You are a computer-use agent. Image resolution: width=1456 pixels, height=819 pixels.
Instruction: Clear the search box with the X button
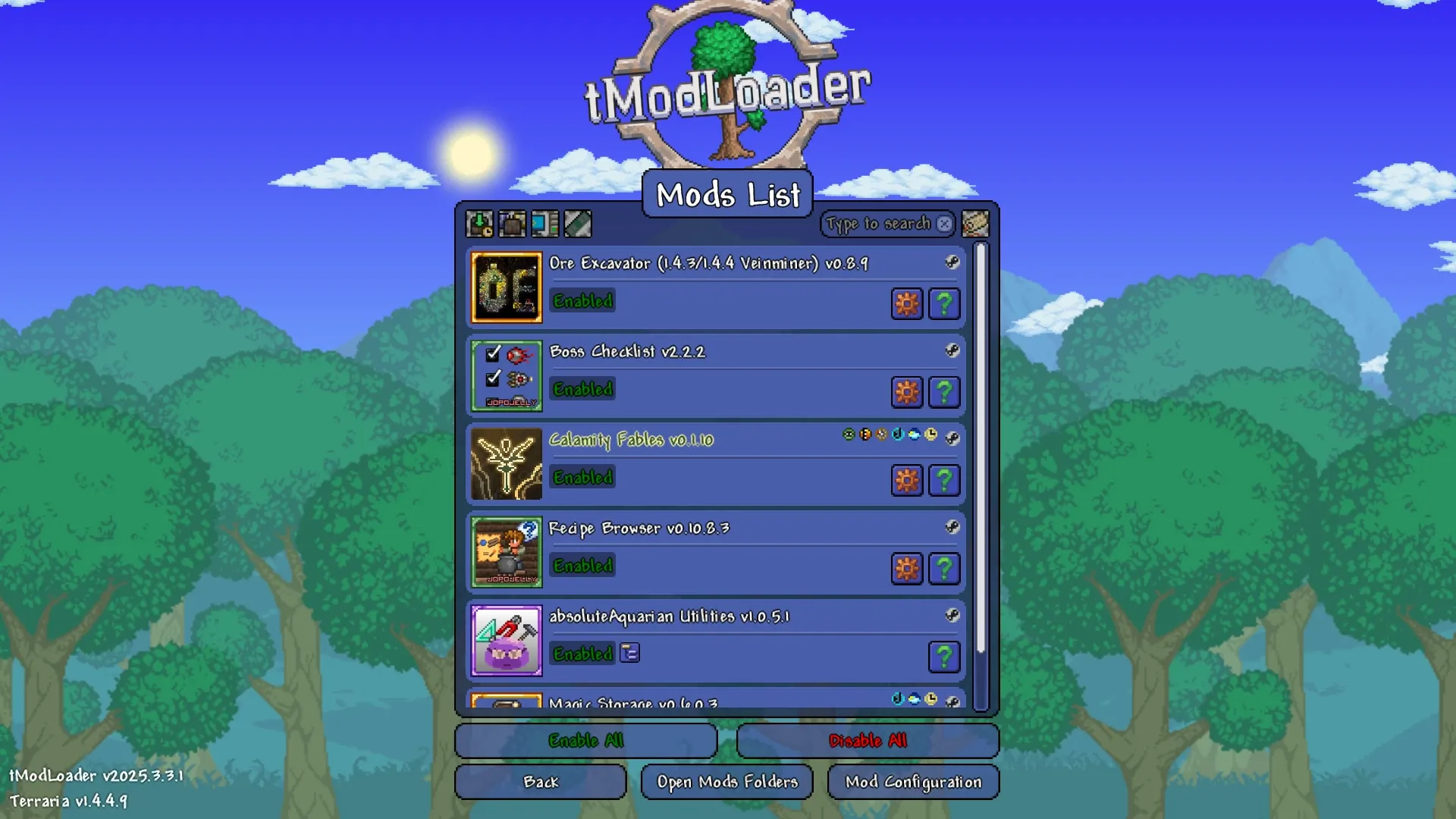tap(943, 224)
